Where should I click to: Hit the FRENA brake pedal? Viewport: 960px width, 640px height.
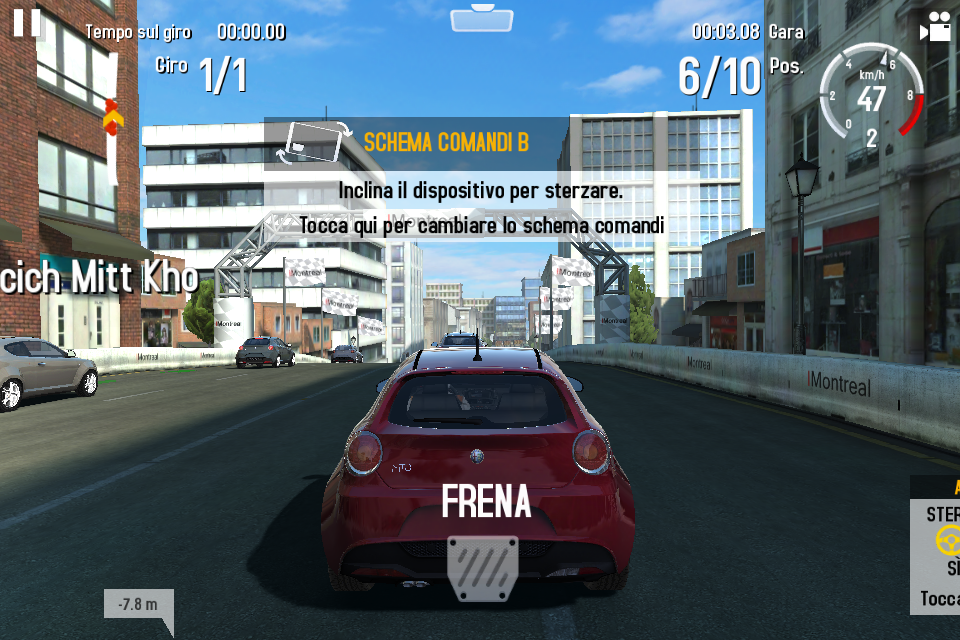click(483, 566)
